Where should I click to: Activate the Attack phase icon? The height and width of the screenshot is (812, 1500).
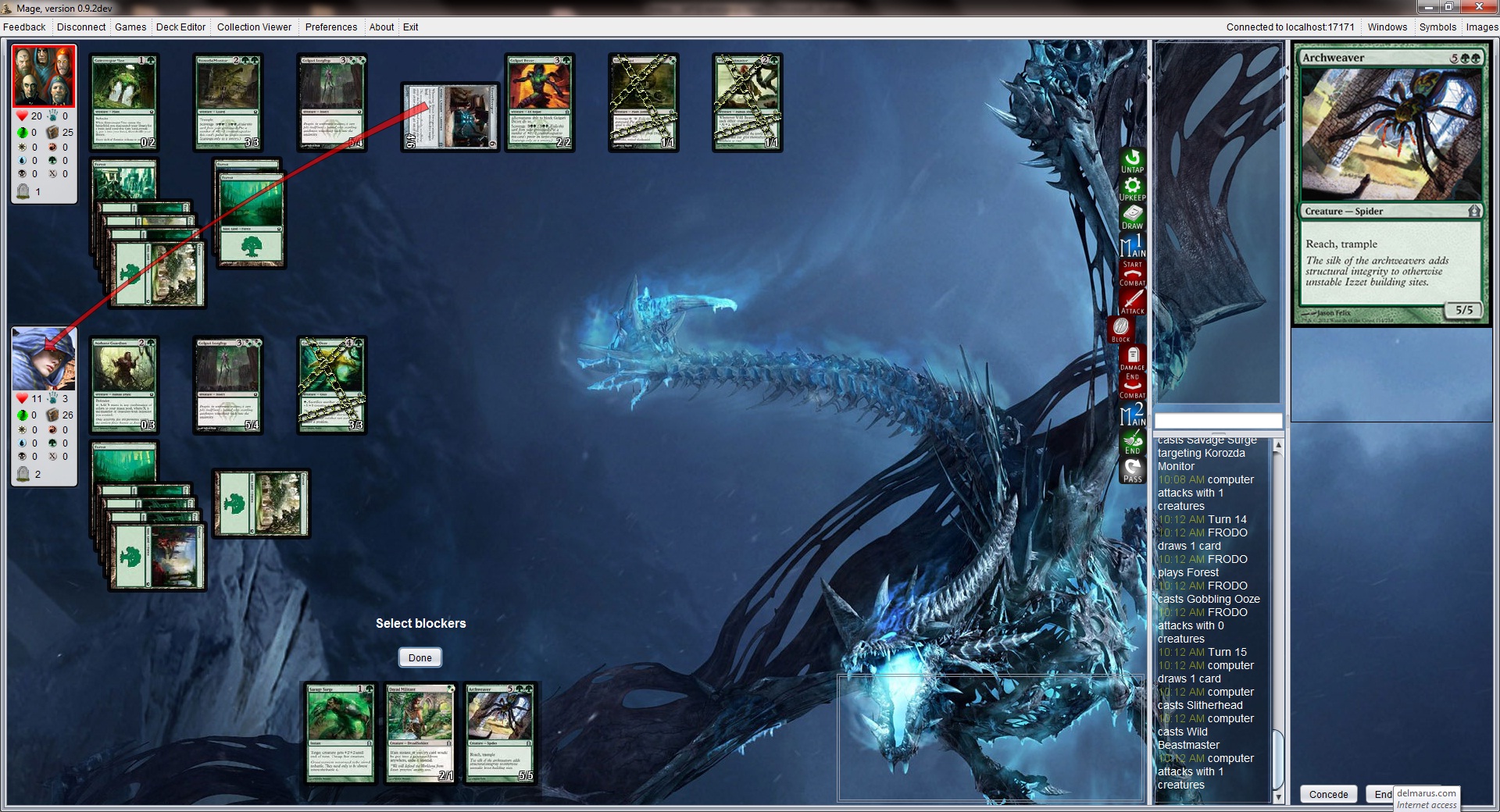1132,301
